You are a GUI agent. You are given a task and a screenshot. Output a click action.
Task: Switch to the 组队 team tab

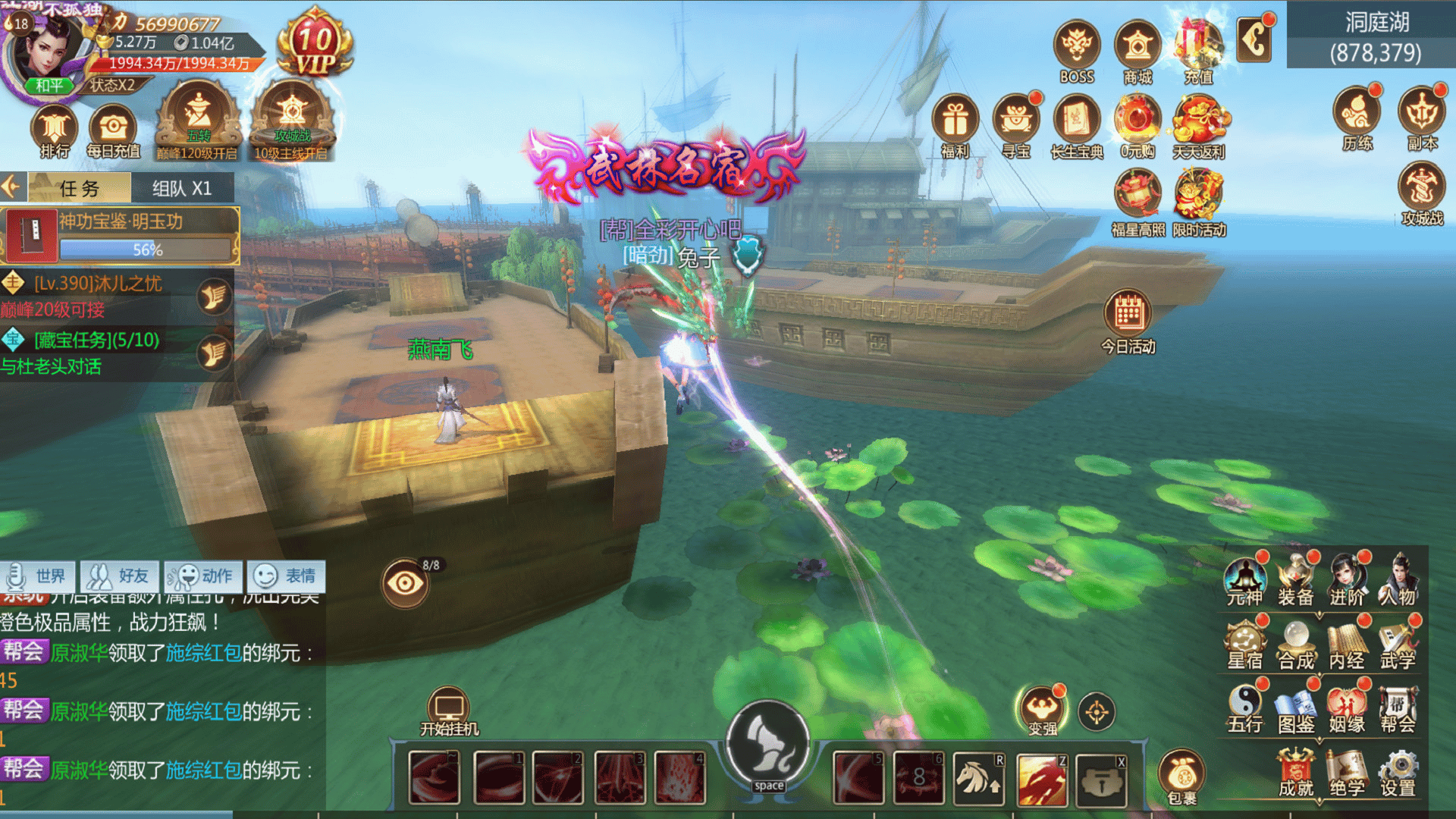182,188
